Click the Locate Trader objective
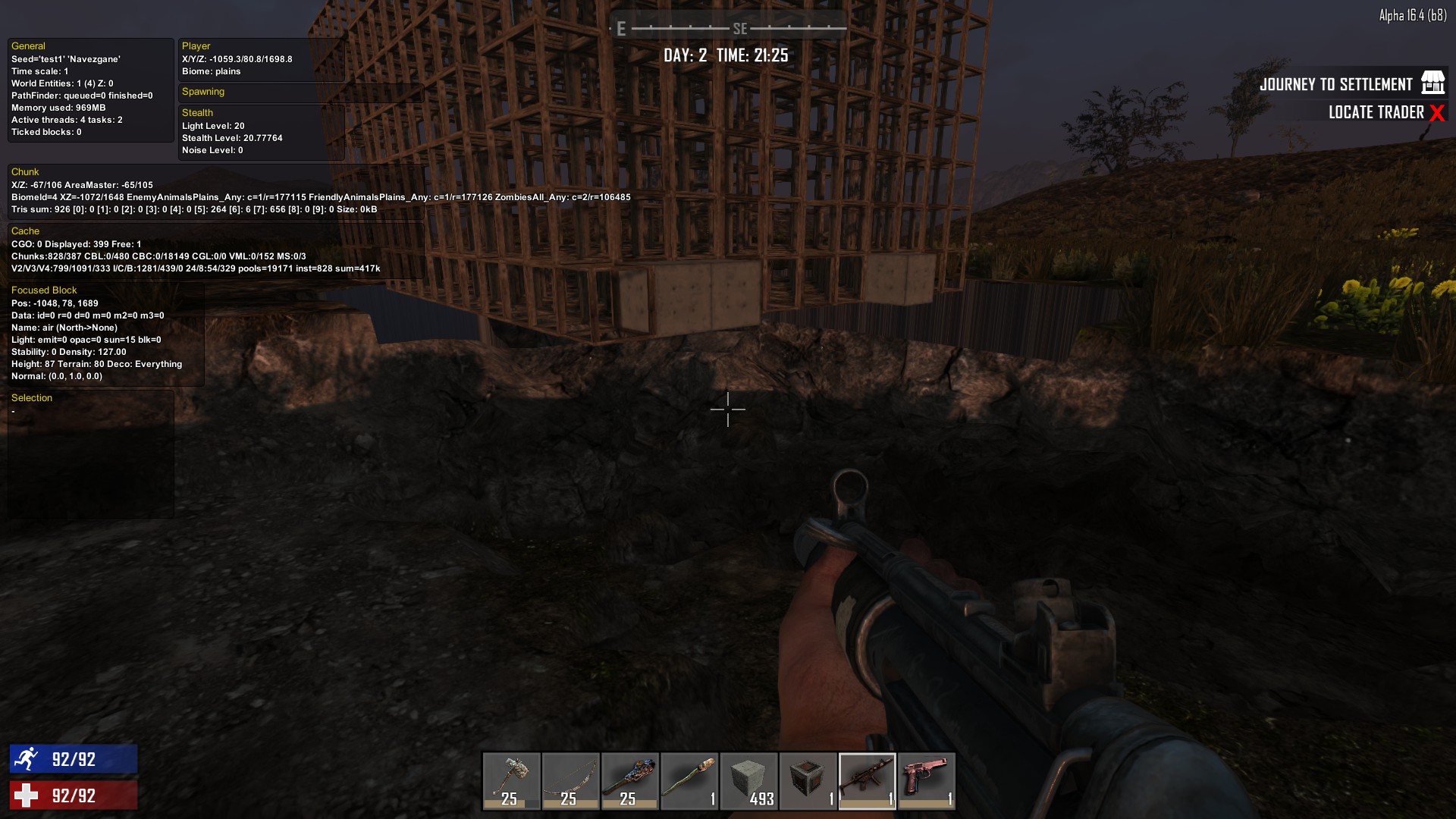Image resolution: width=1456 pixels, height=819 pixels. pyautogui.click(x=1376, y=112)
